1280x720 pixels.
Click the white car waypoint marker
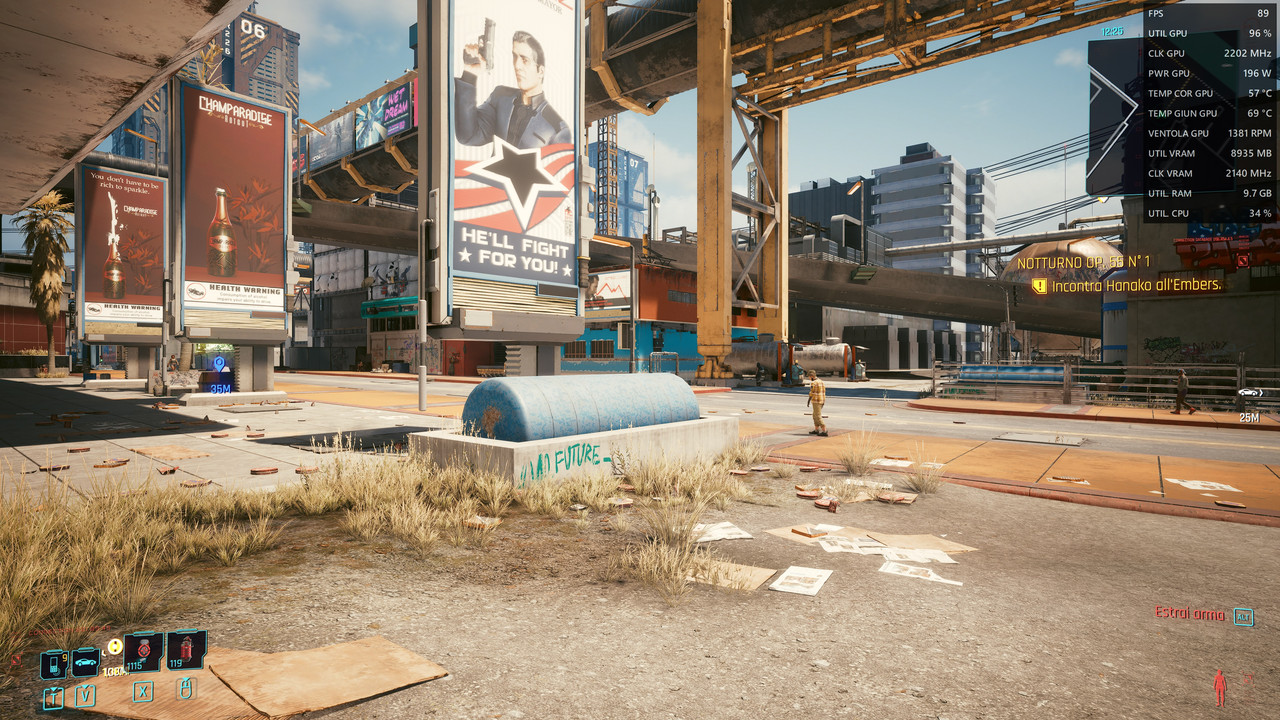(1250, 393)
